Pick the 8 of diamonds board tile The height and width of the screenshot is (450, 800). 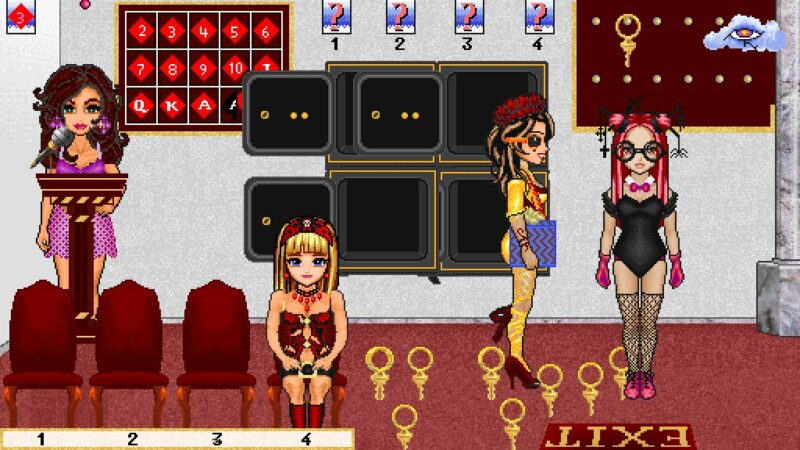[x=174, y=69]
